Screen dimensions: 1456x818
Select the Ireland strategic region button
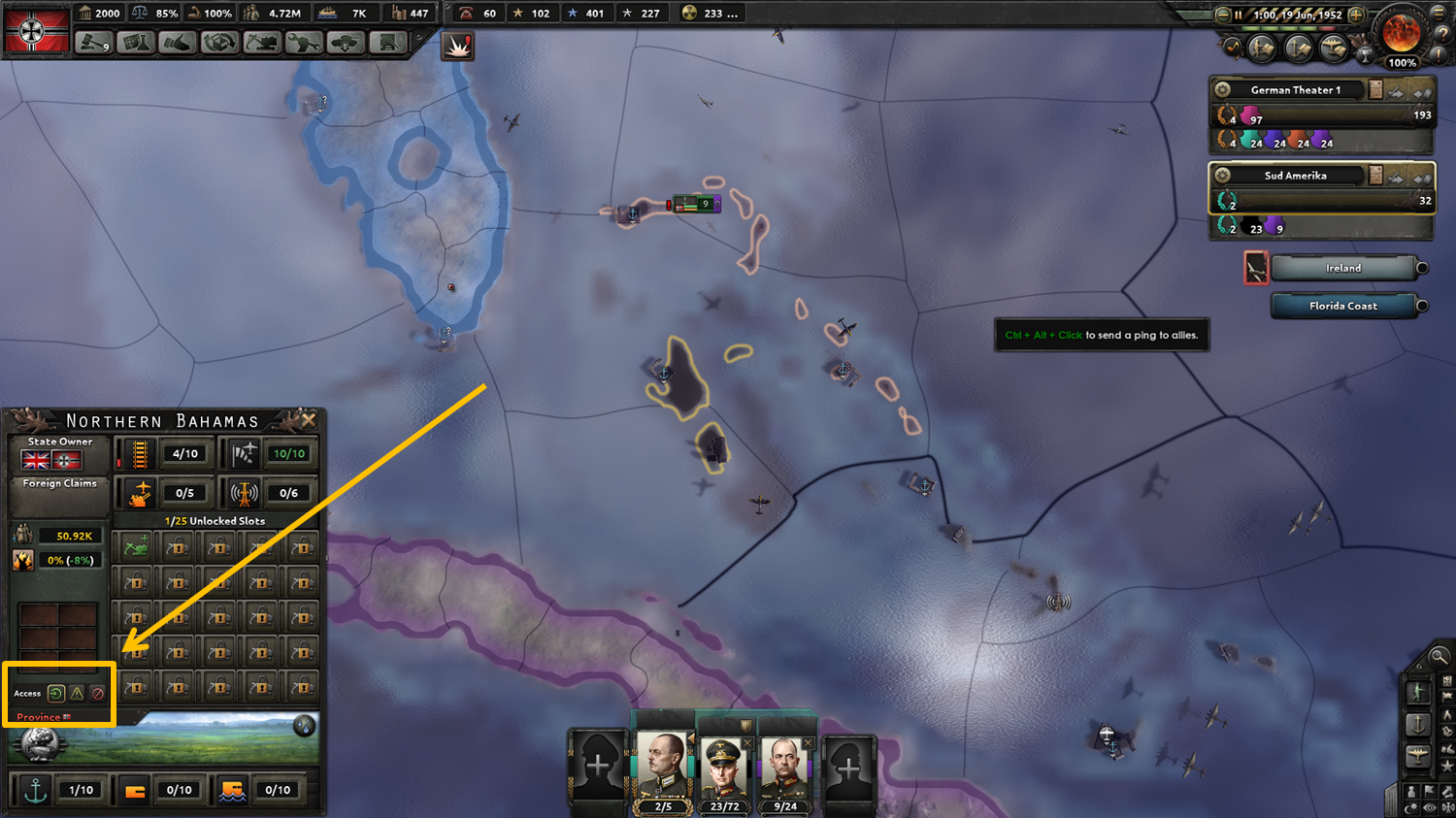coord(1346,267)
